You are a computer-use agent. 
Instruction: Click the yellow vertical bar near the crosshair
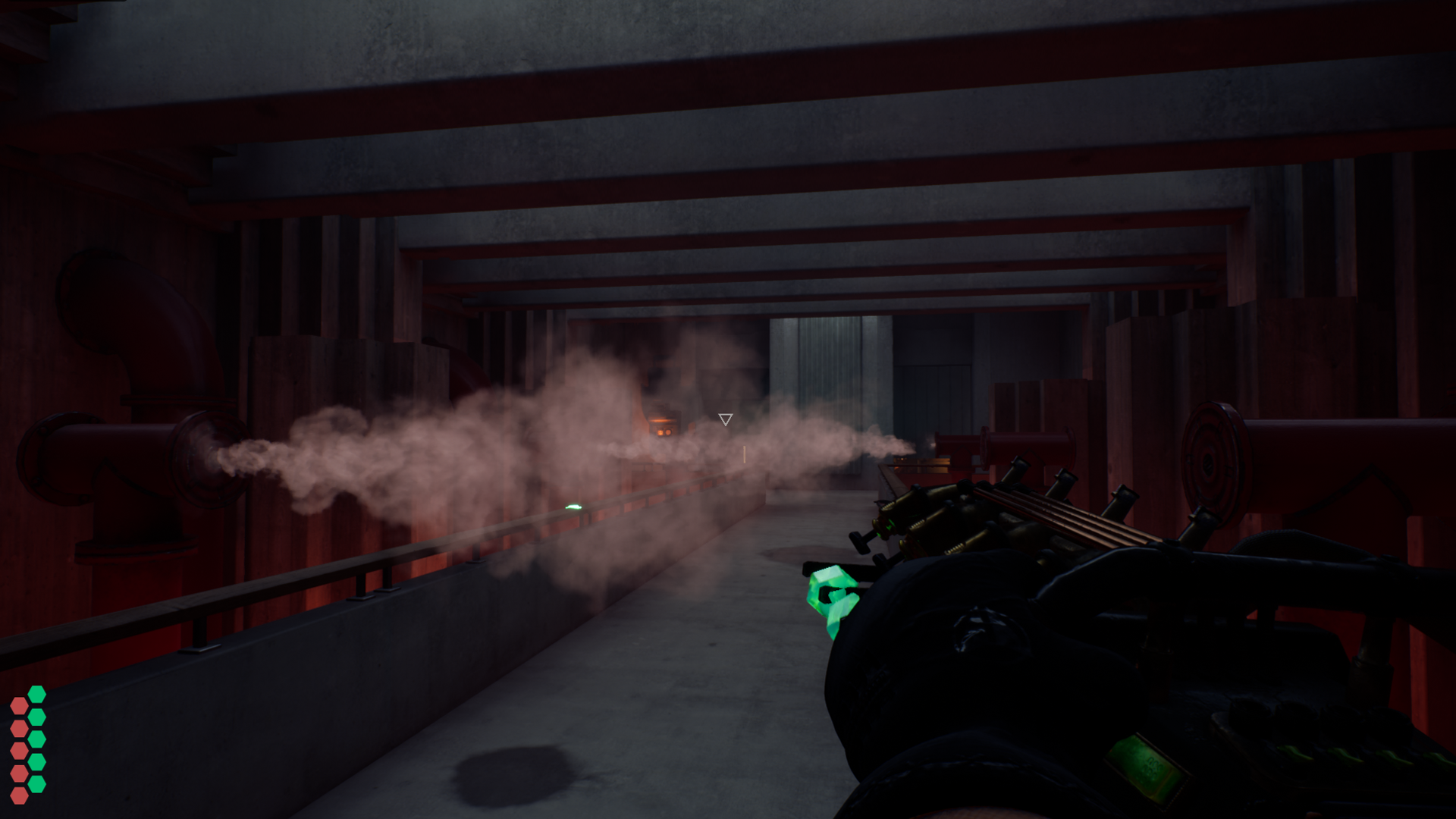pos(745,454)
